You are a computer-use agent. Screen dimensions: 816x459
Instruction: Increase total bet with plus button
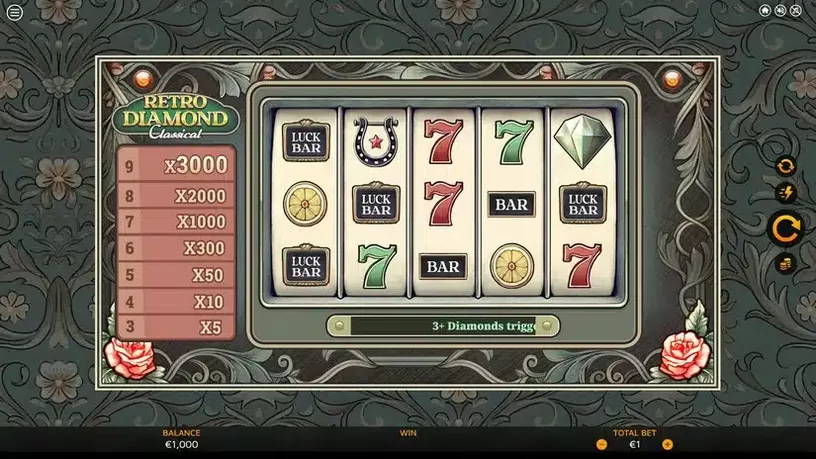coord(667,444)
